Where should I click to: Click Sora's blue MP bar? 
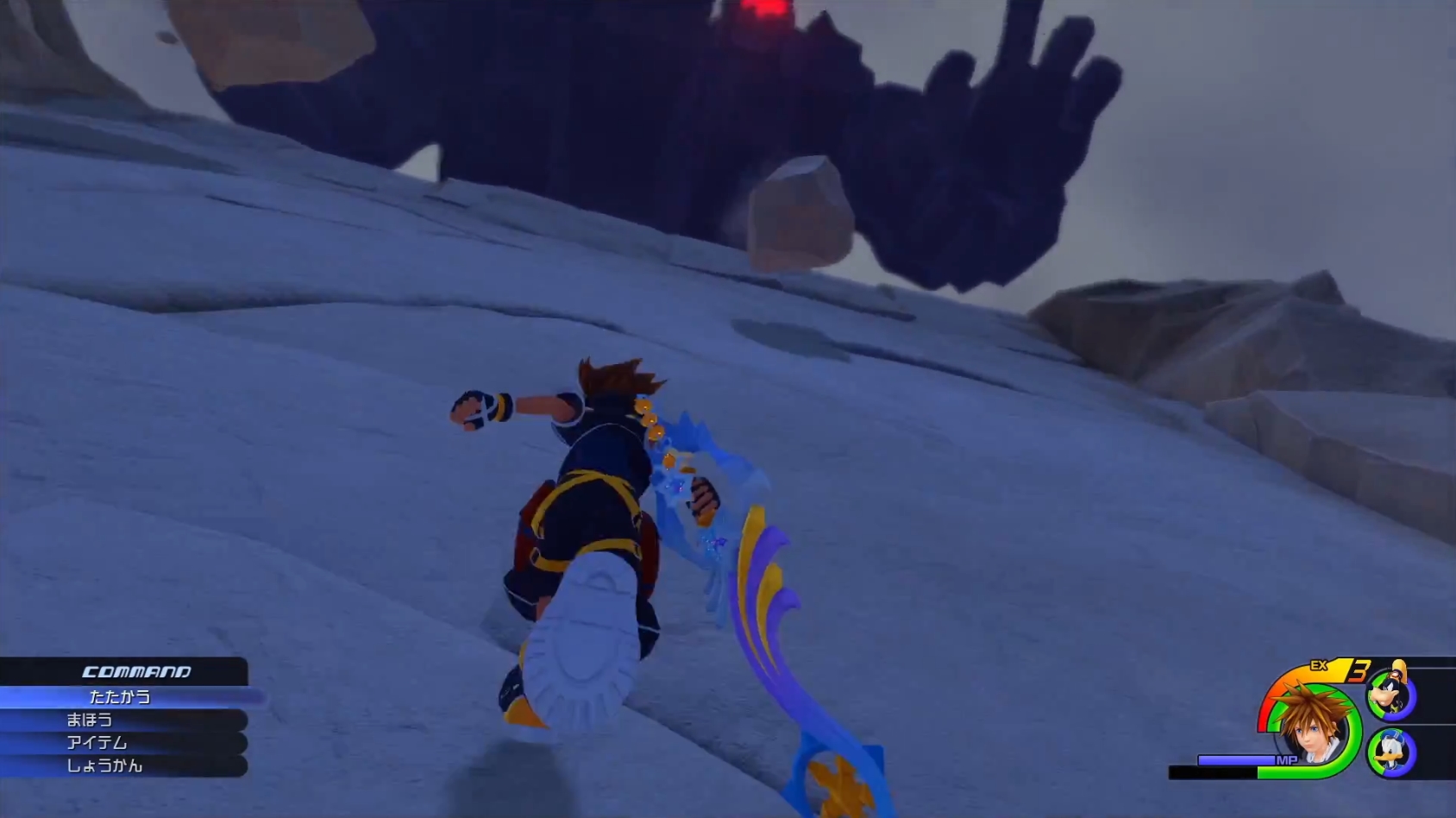(1233, 759)
